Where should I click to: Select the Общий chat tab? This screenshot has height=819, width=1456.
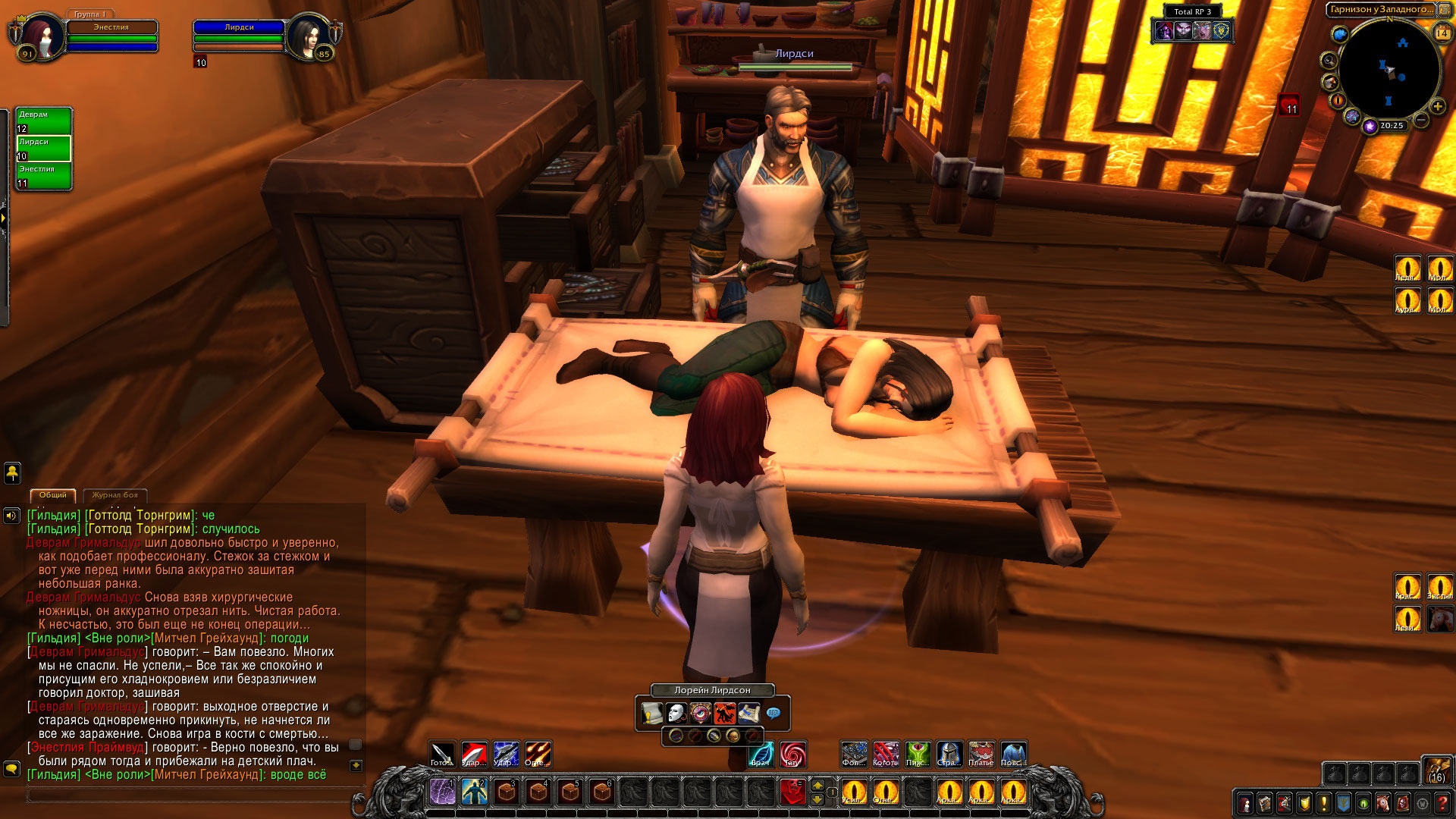point(53,495)
